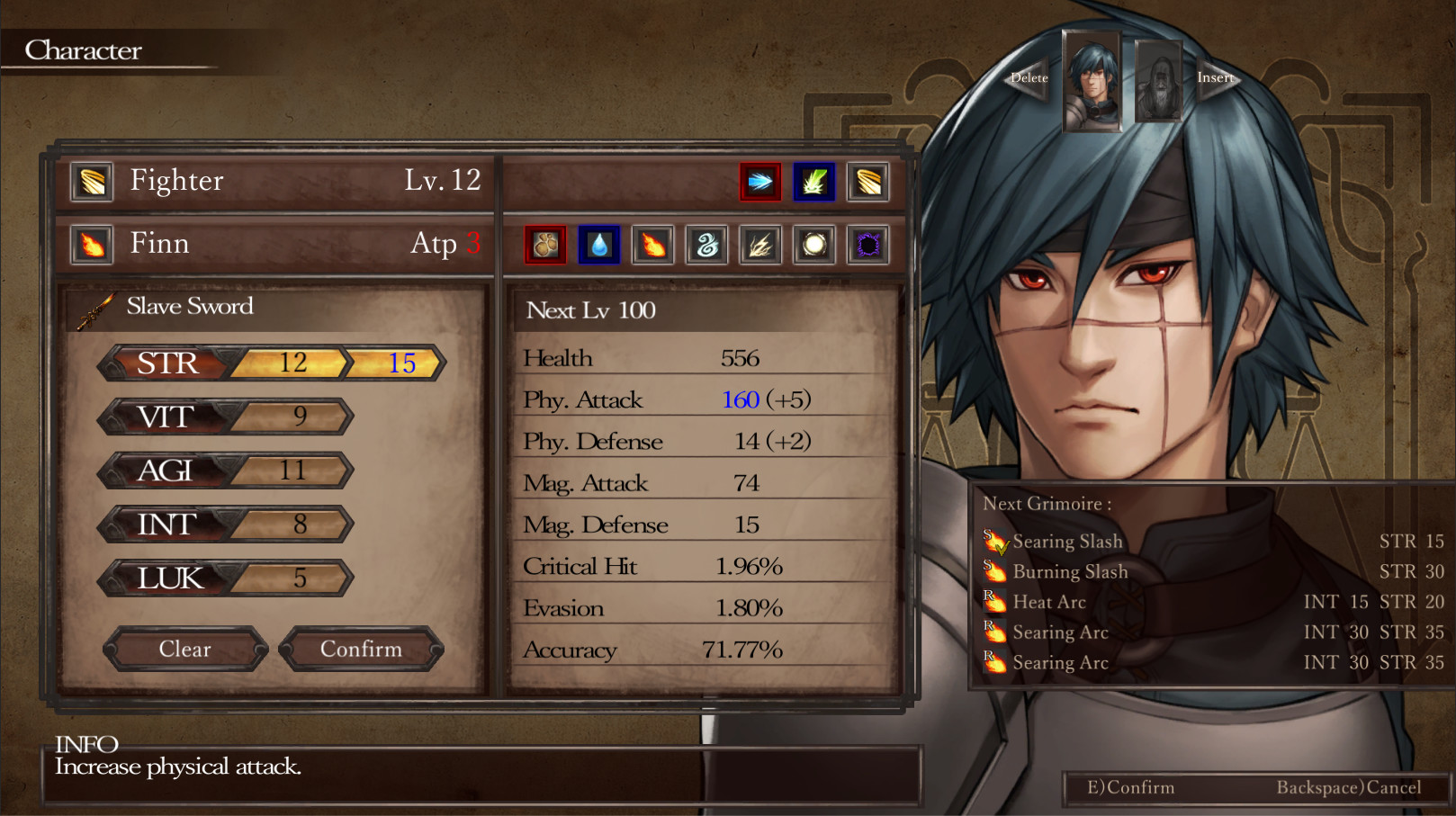Choose the earth rocks element icon

(x=545, y=245)
